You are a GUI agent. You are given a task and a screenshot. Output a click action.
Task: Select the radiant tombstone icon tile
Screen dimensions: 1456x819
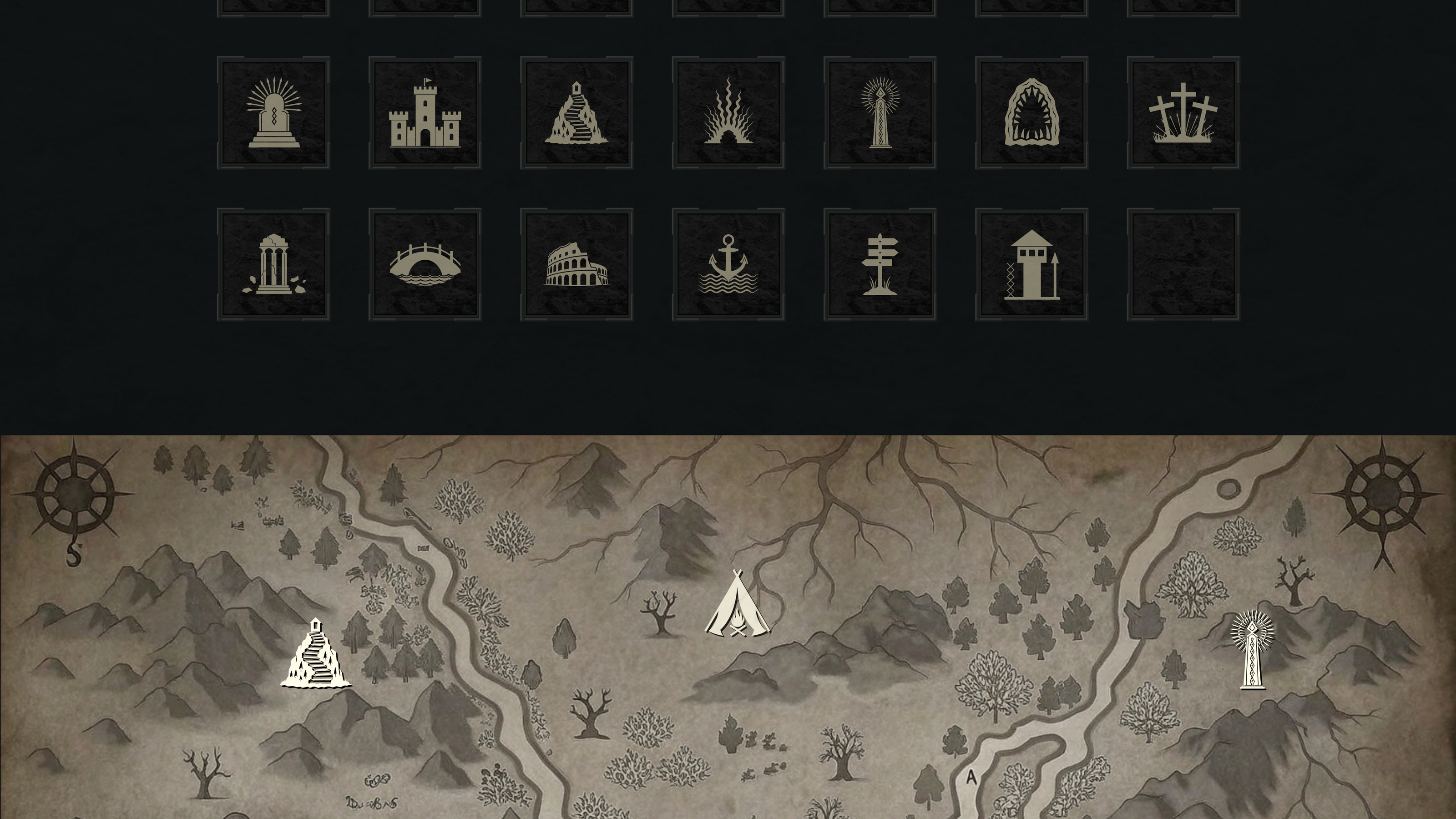tap(273, 112)
